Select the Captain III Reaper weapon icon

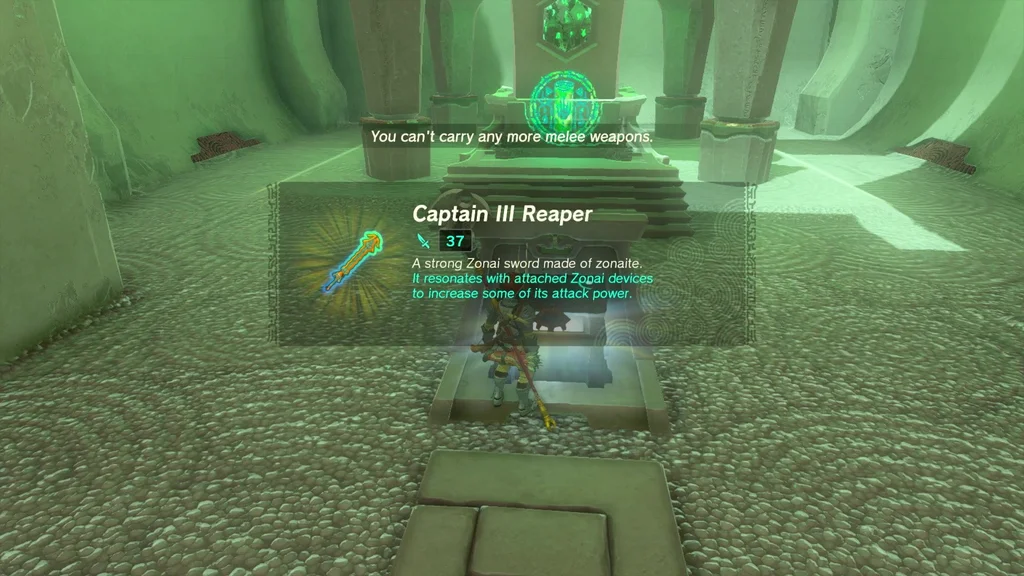(351, 263)
